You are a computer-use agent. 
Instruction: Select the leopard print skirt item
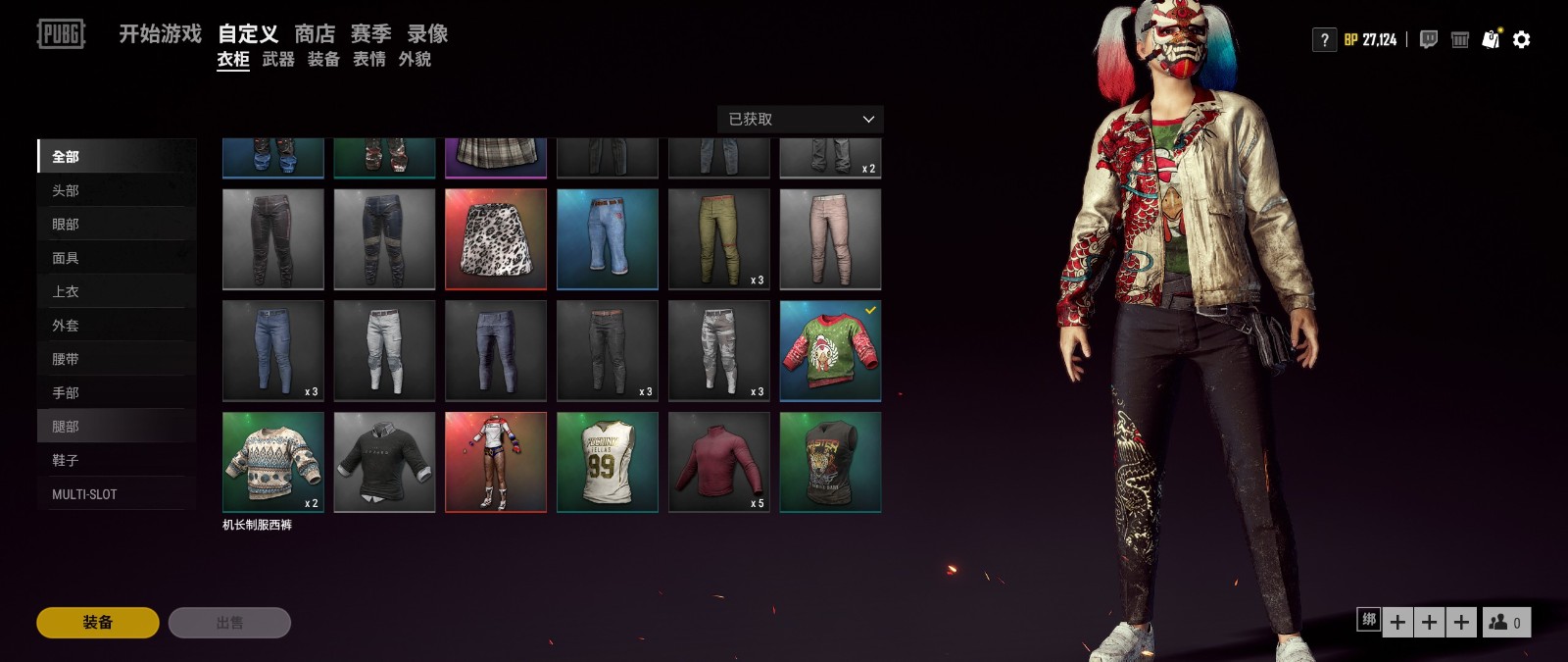click(496, 239)
